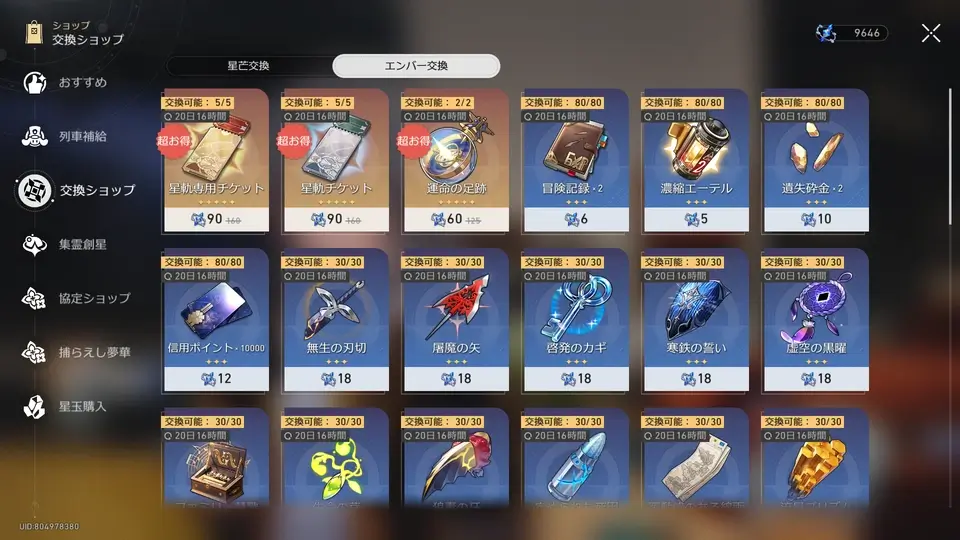
Task: Choose the 星軌専用チケット item card
Action: coord(214,160)
